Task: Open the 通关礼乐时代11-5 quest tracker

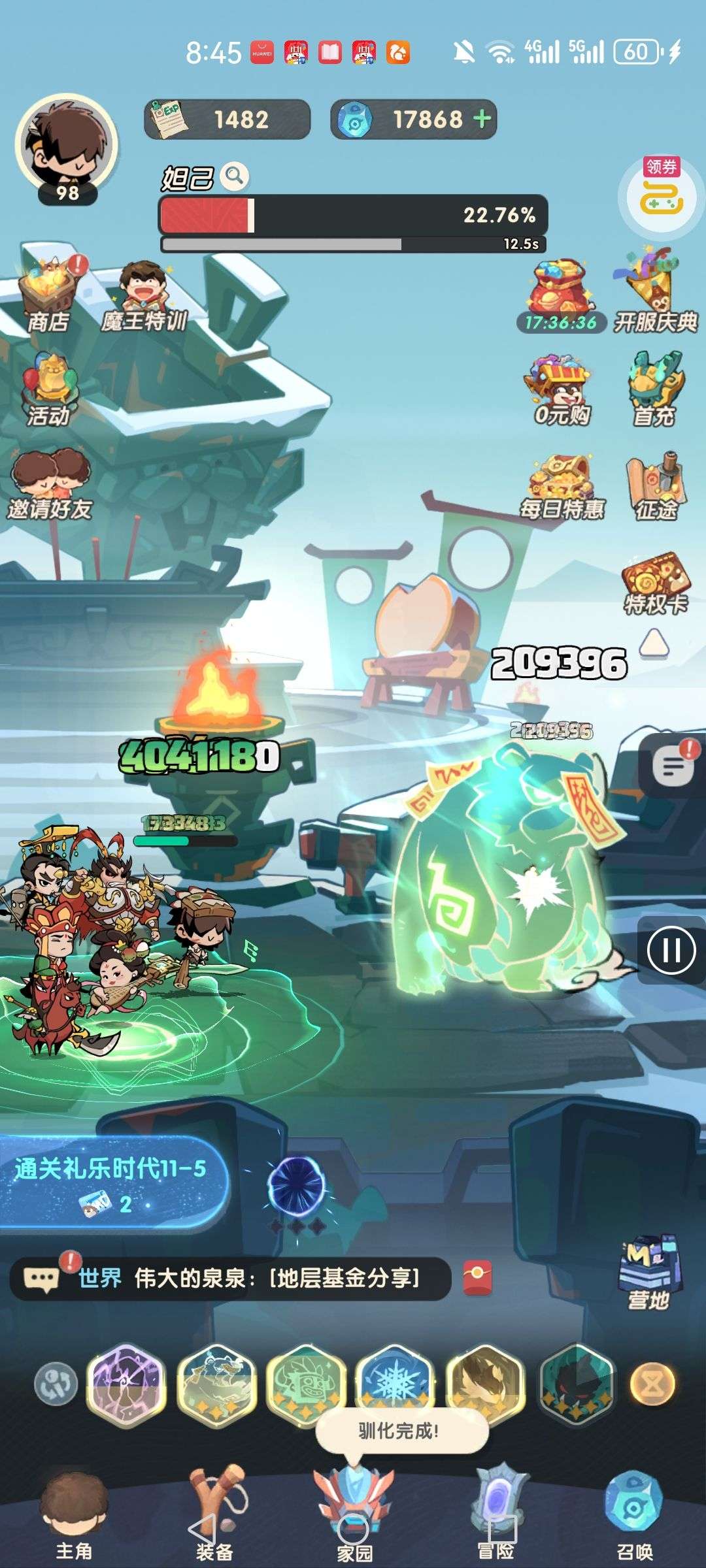Action: point(111,1183)
